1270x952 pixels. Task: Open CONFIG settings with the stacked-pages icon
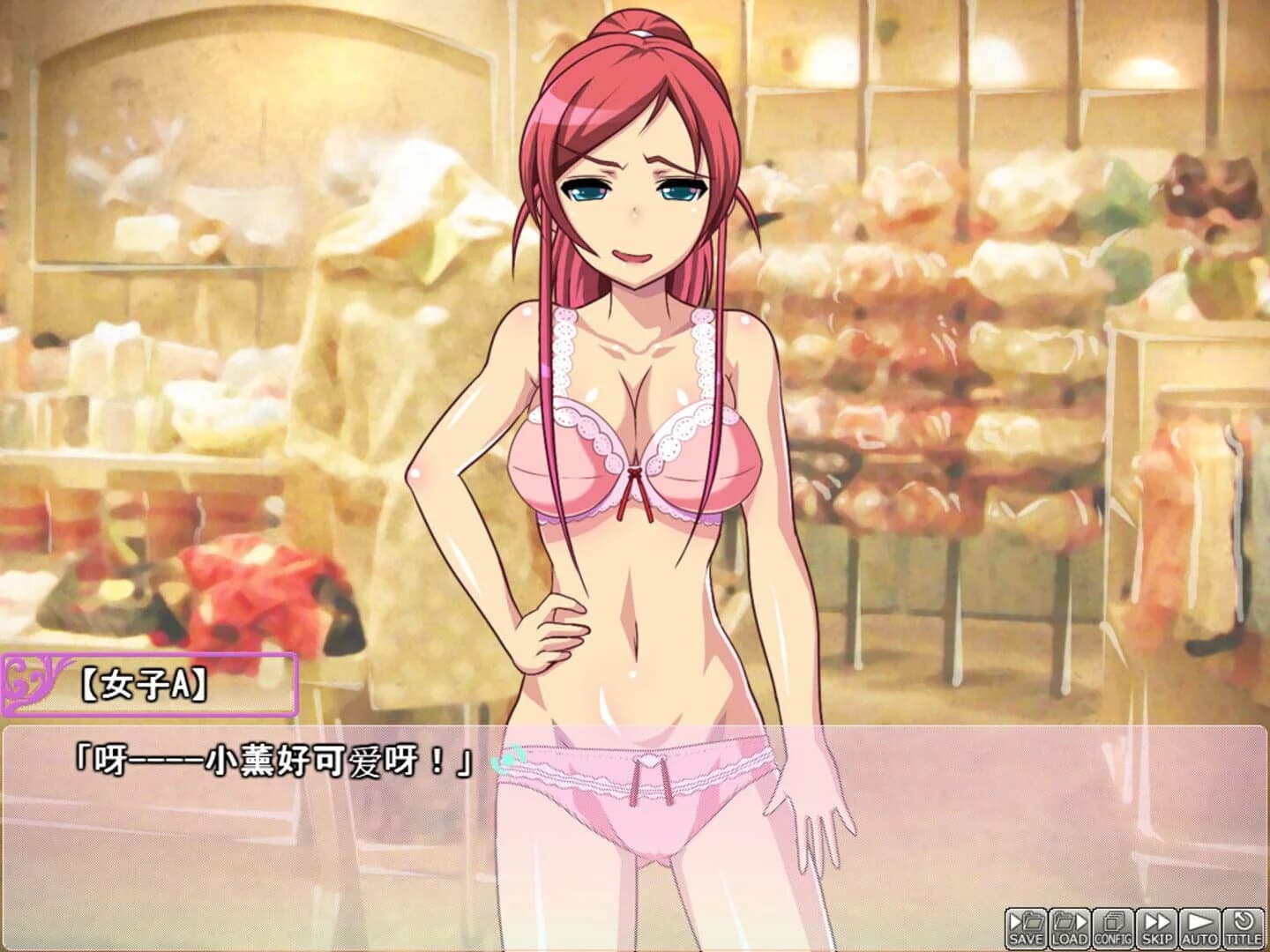point(1112,927)
